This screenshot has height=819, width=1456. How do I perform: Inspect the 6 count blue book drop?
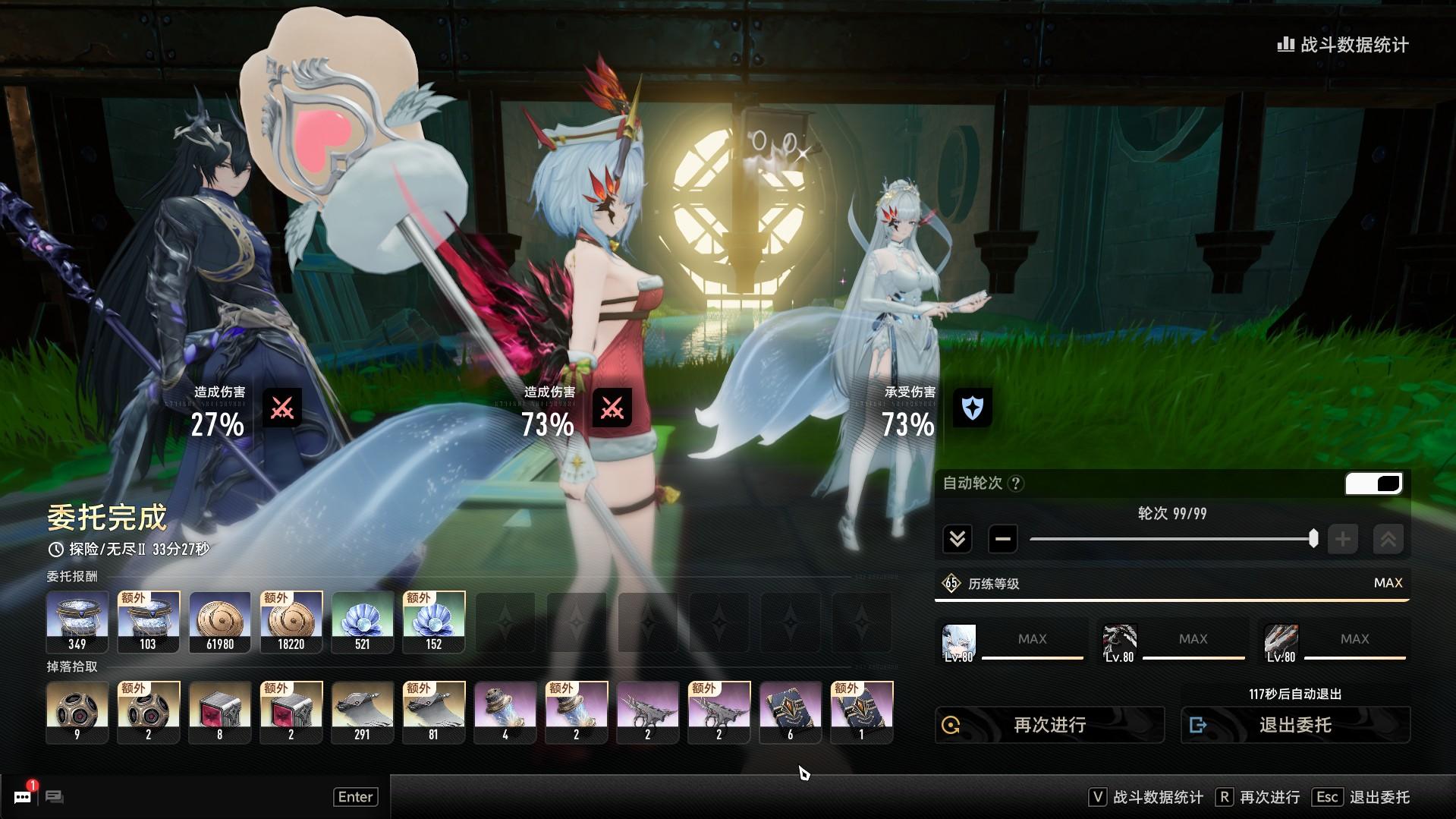791,712
